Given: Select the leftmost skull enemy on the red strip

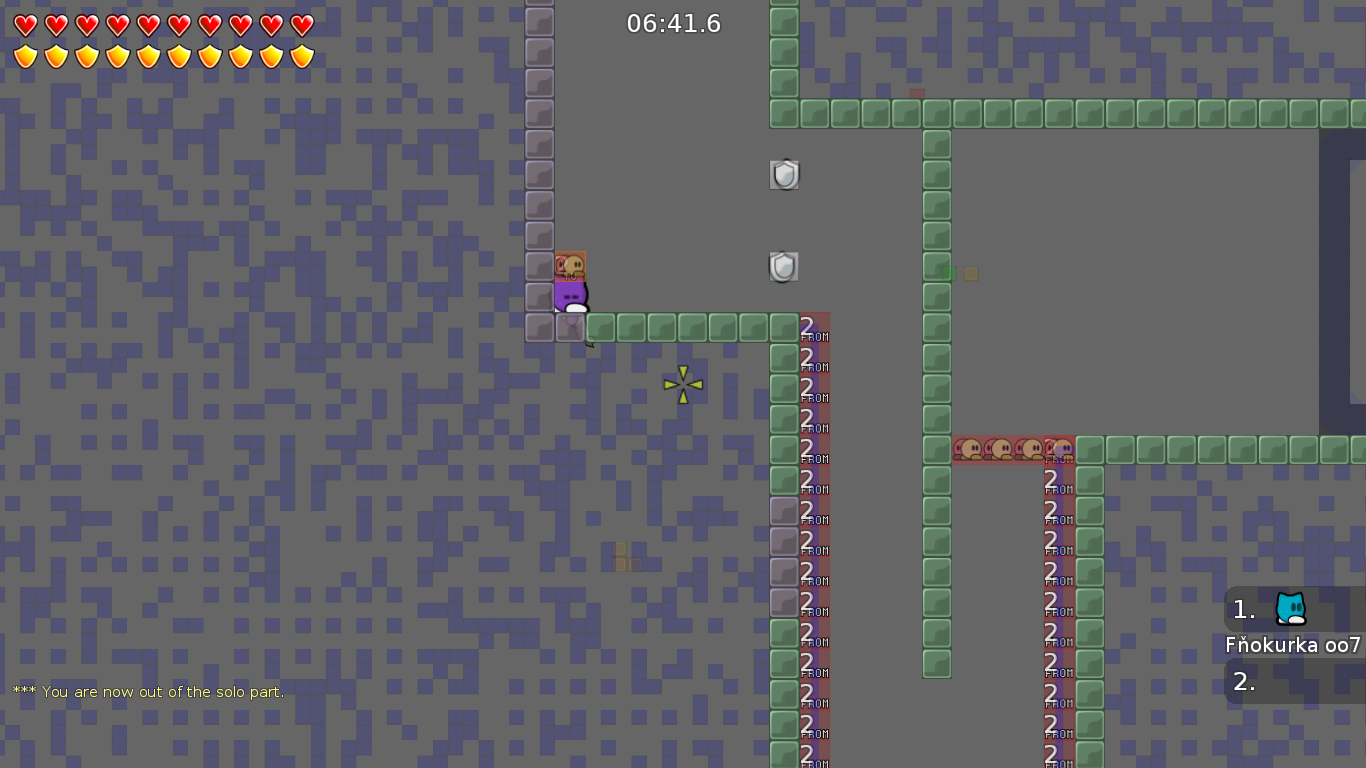Looking at the screenshot, I should [x=970, y=450].
